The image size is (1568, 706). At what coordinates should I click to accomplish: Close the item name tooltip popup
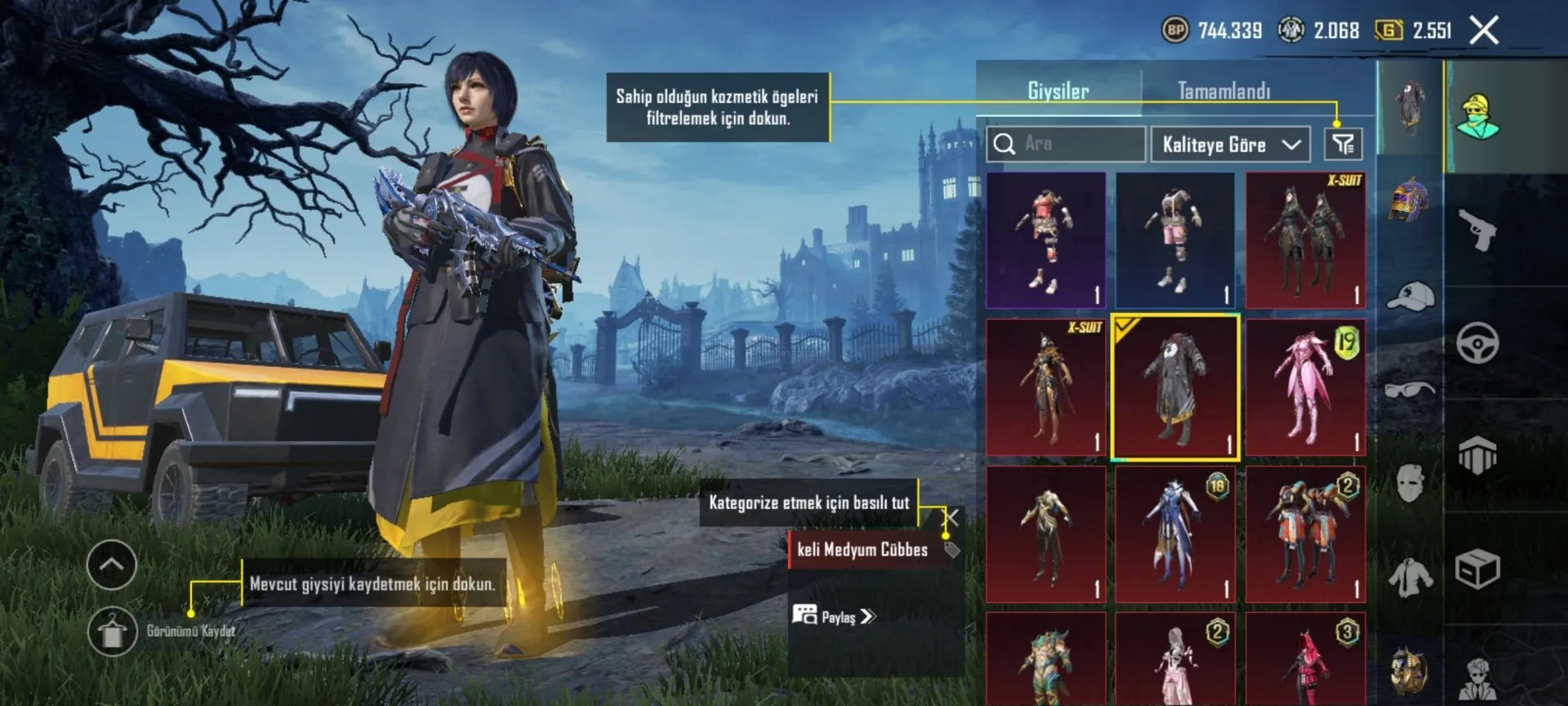951,517
